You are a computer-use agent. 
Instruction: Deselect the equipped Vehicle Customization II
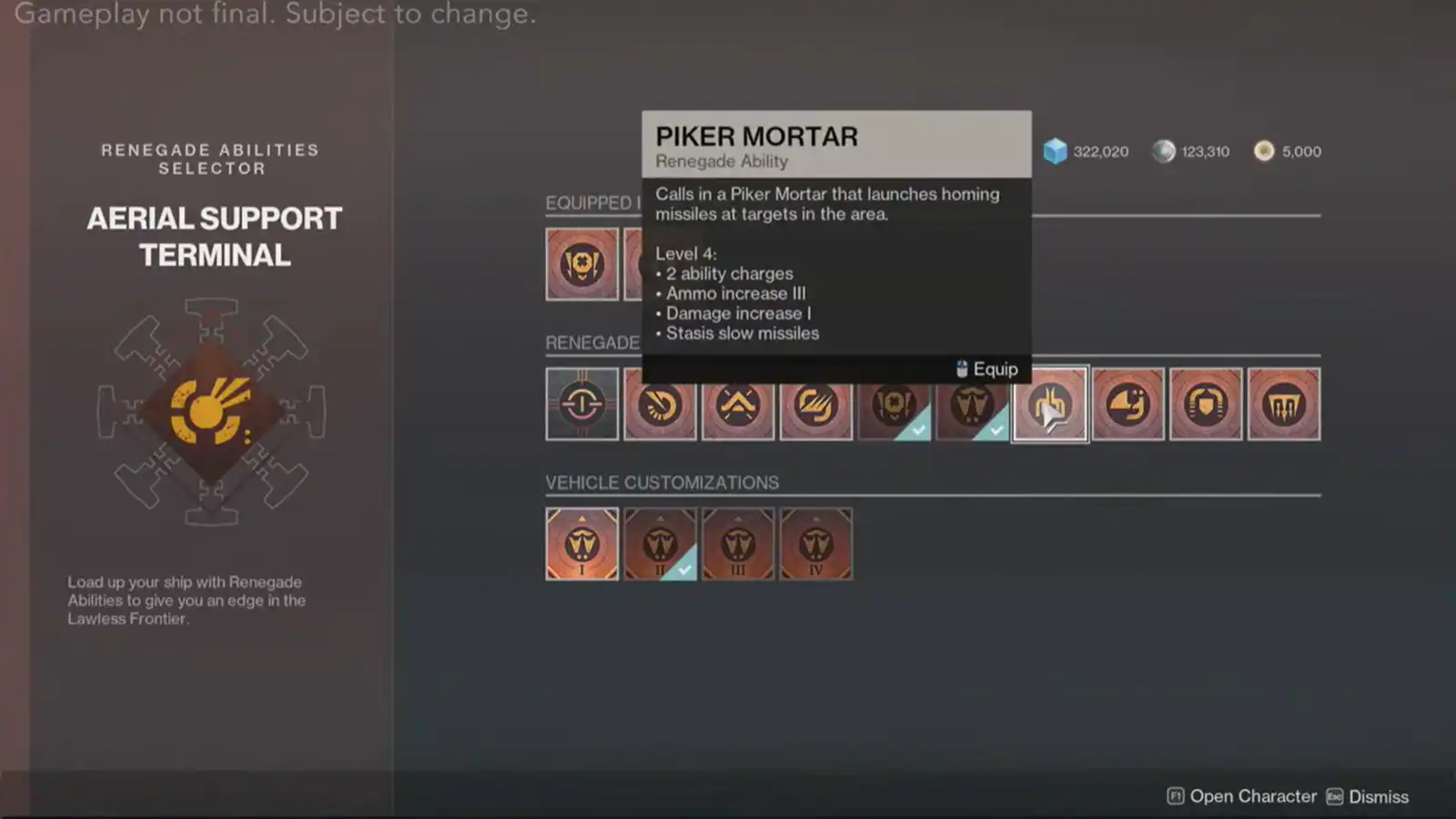click(660, 543)
